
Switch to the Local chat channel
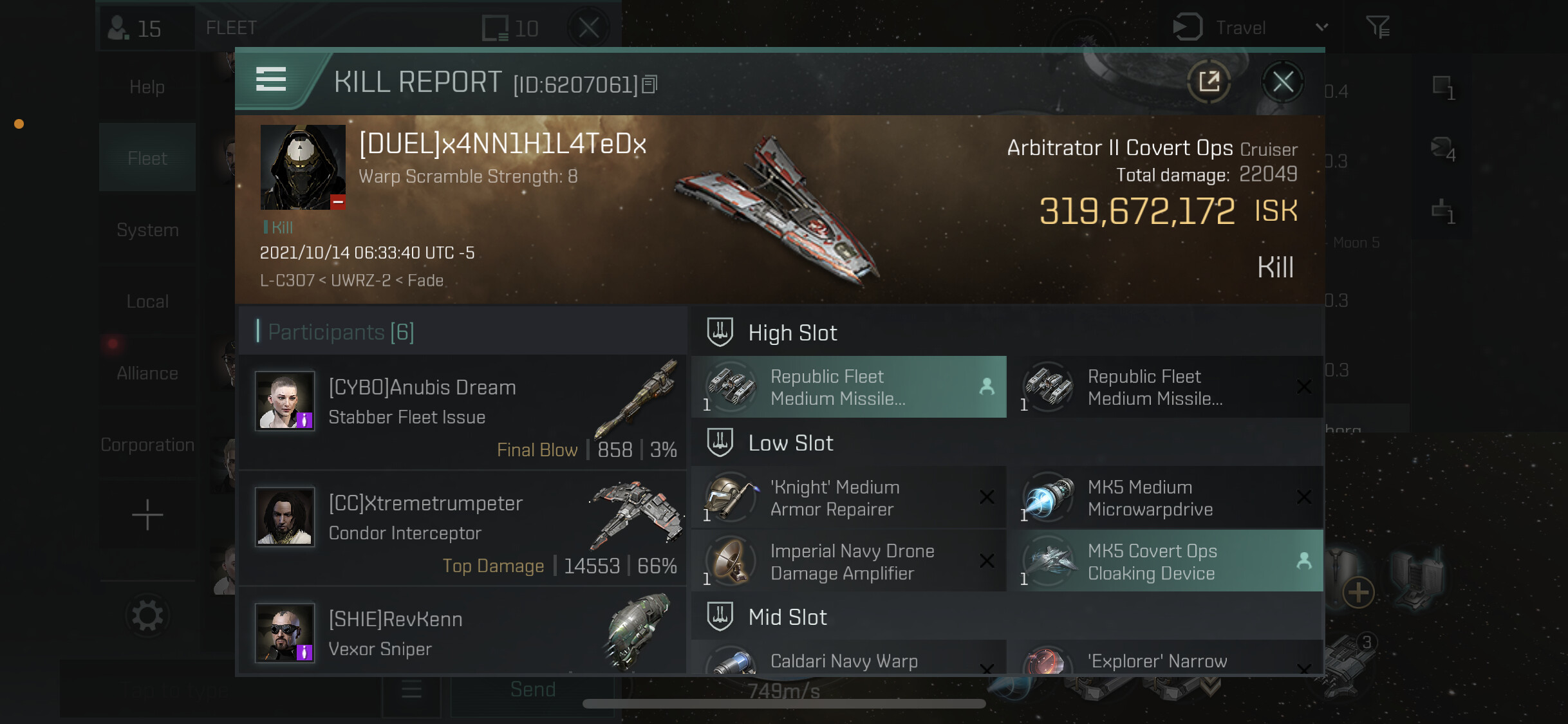(x=147, y=302)
